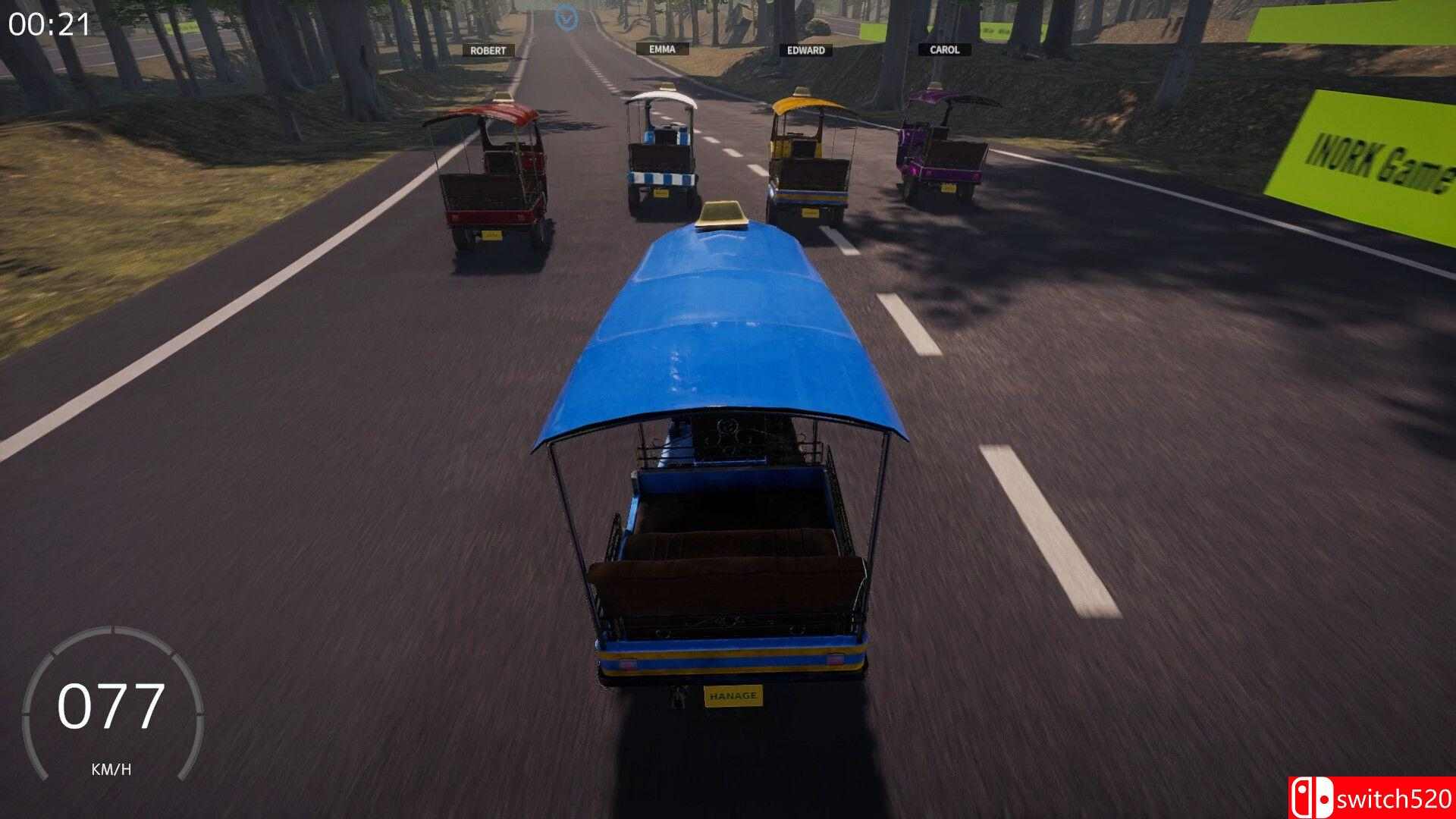
Task: Click EMMA's white tuk-tuk
Action: tap(664, 148)
